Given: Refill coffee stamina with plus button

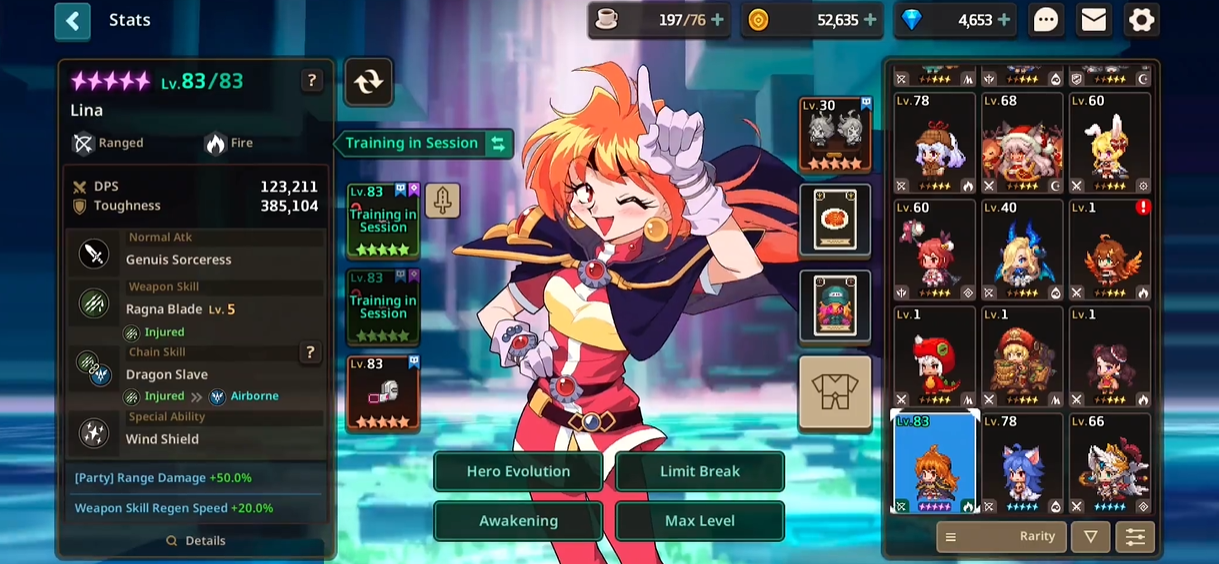Looking at the screenshot, I should coord(717,20).
